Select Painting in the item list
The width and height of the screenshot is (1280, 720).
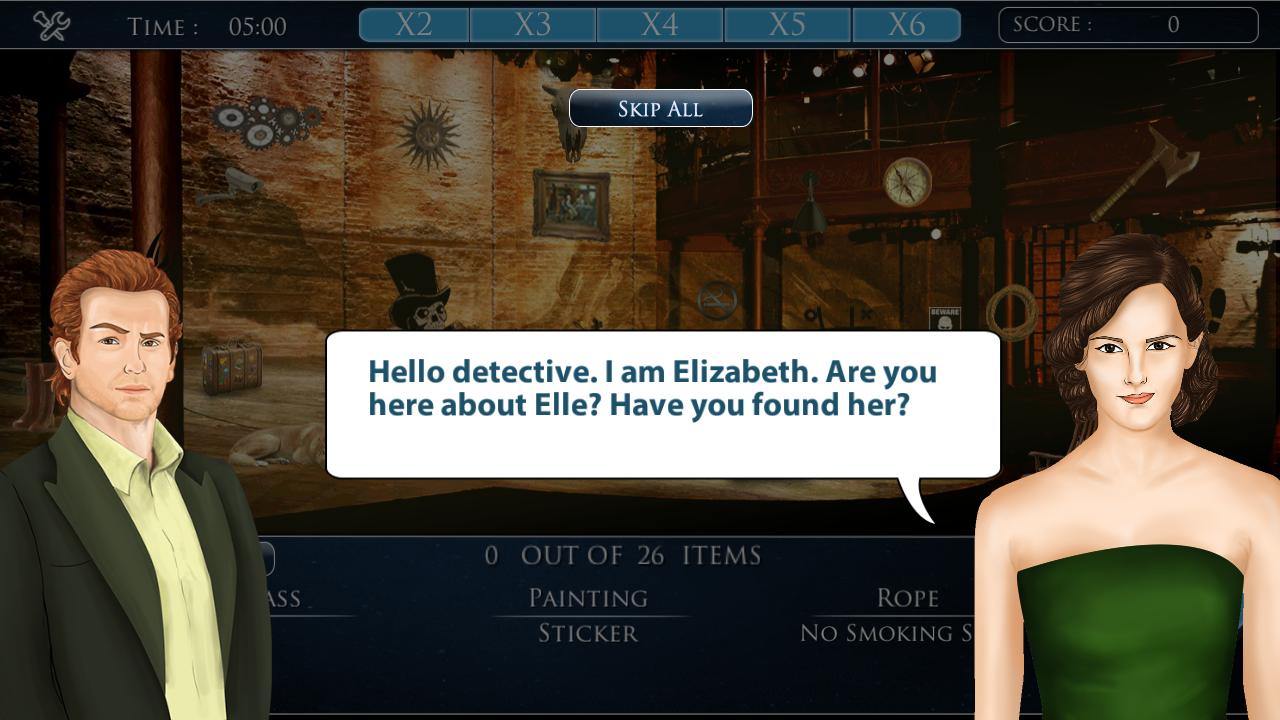588,597
